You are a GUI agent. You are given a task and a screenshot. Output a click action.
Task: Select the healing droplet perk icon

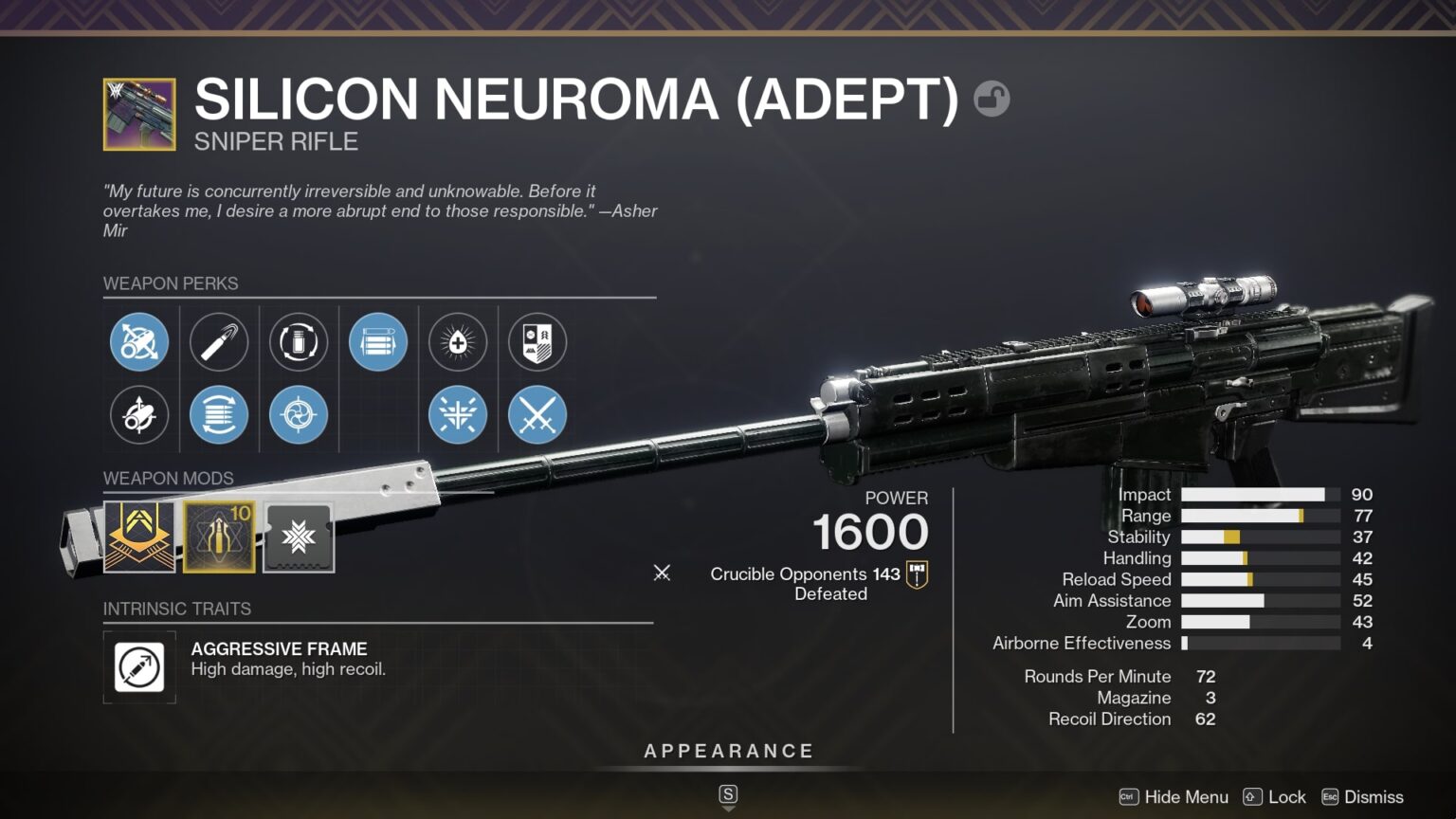(x=458, y=342)
